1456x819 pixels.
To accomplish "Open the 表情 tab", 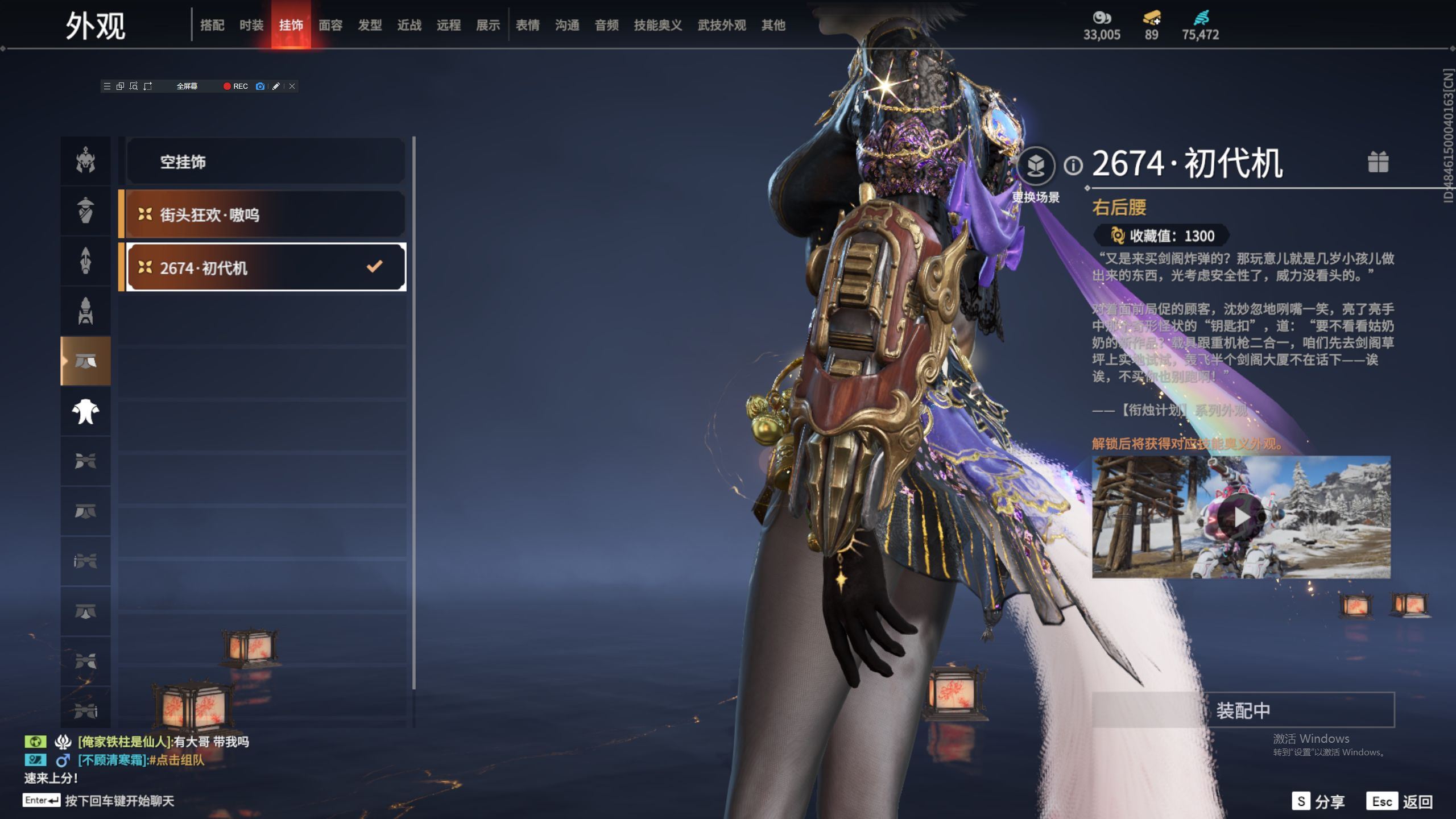I will coord(528,25).
